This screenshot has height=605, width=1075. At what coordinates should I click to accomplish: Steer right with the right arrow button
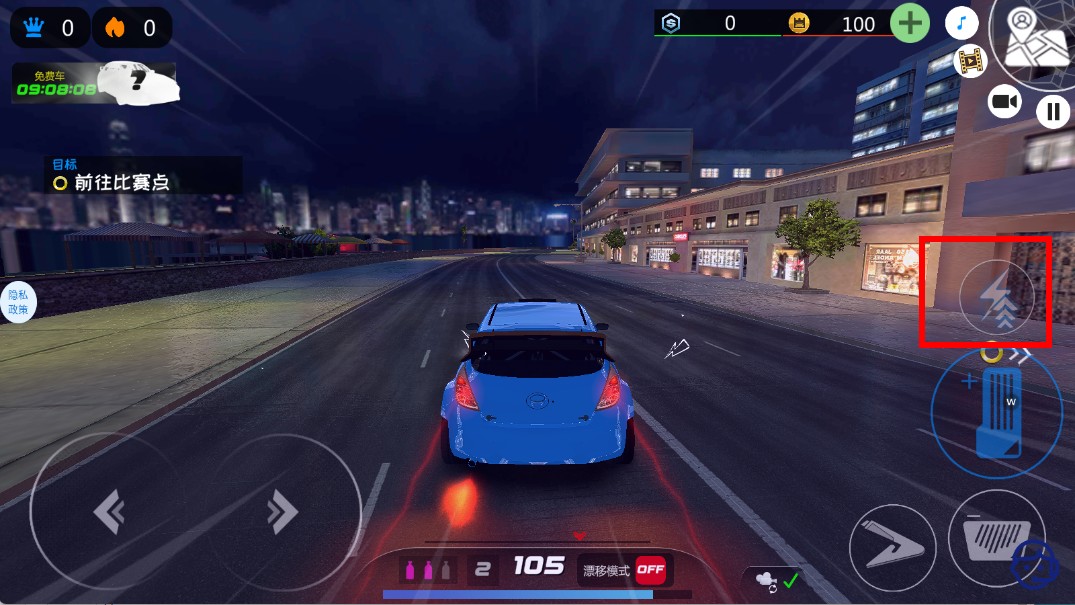(283, 513)
